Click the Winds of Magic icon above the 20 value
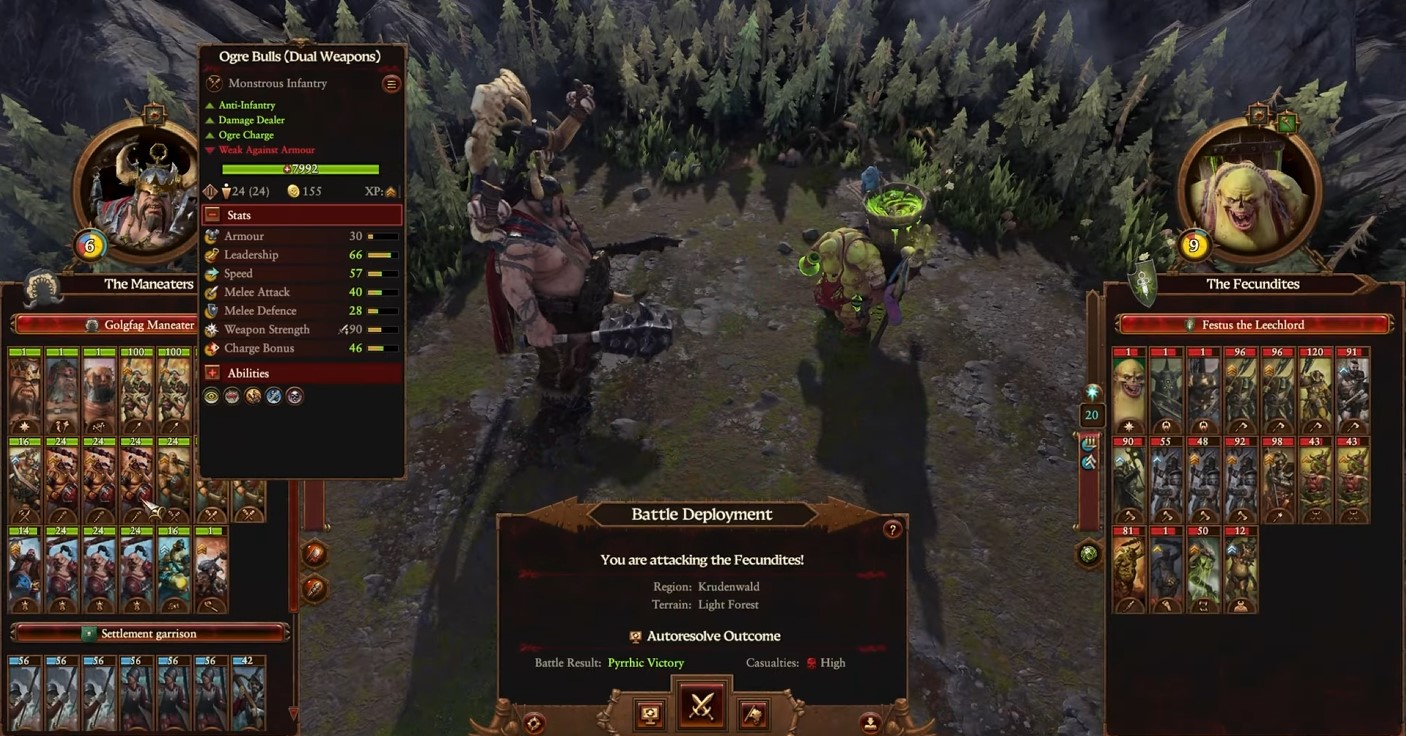 (x=1091, y=392)
